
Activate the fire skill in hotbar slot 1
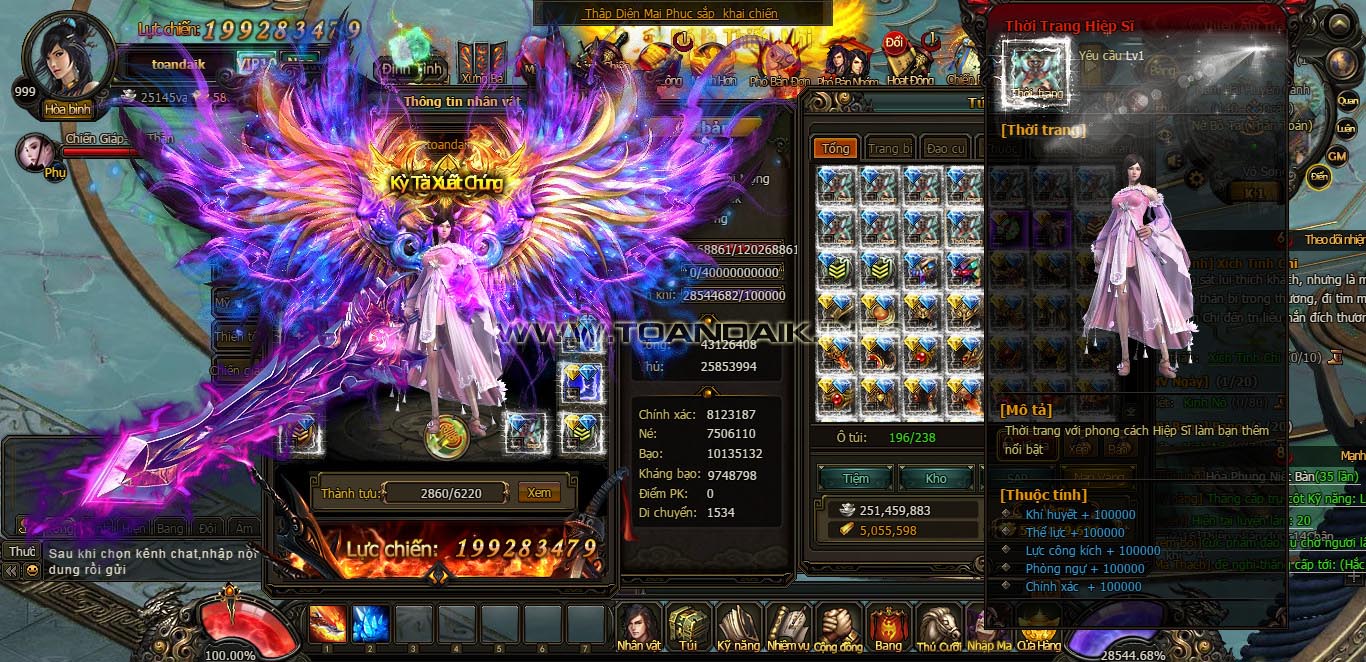click(328, 623)
